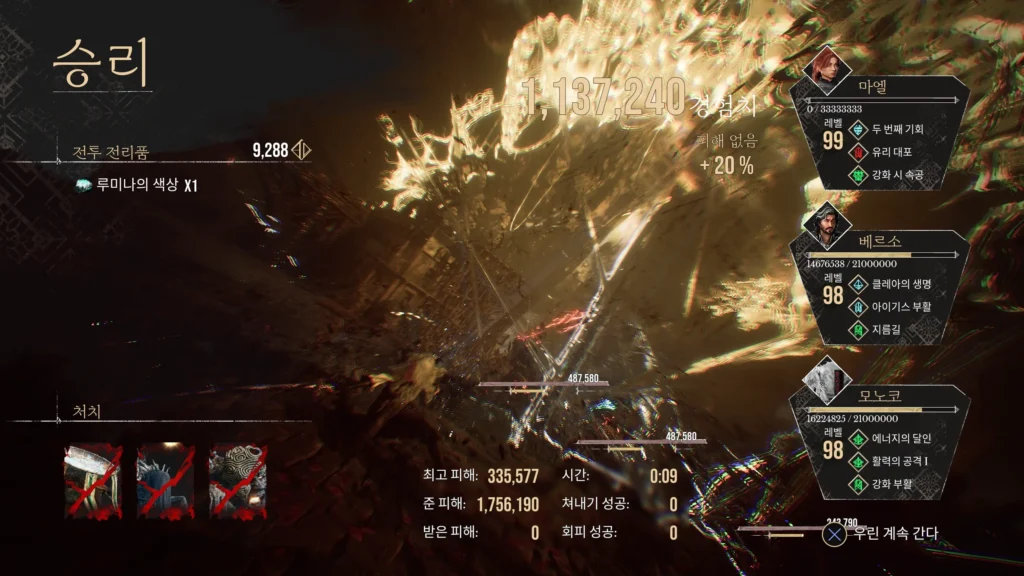Viewport: 1024px width, 576px height.
Task: Click the 지름길 skill icon
Action: click(x=857, y=329)
